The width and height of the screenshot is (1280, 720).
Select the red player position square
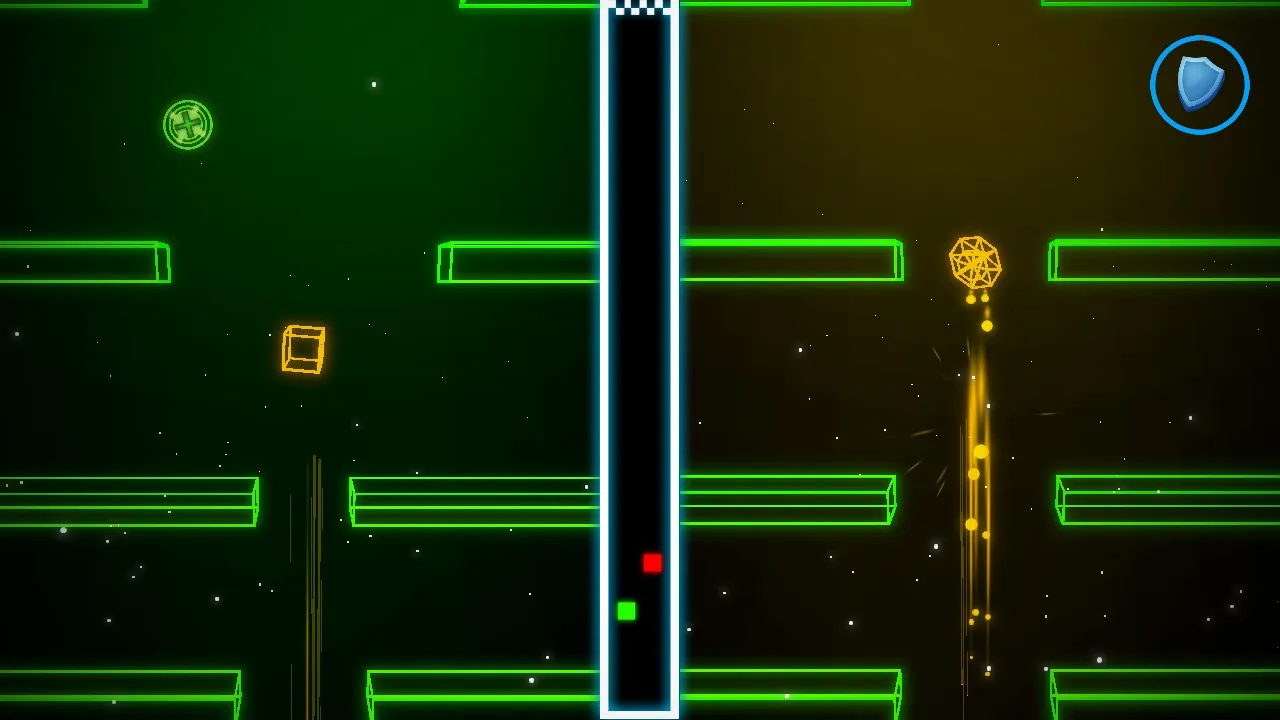coord(652,564)
